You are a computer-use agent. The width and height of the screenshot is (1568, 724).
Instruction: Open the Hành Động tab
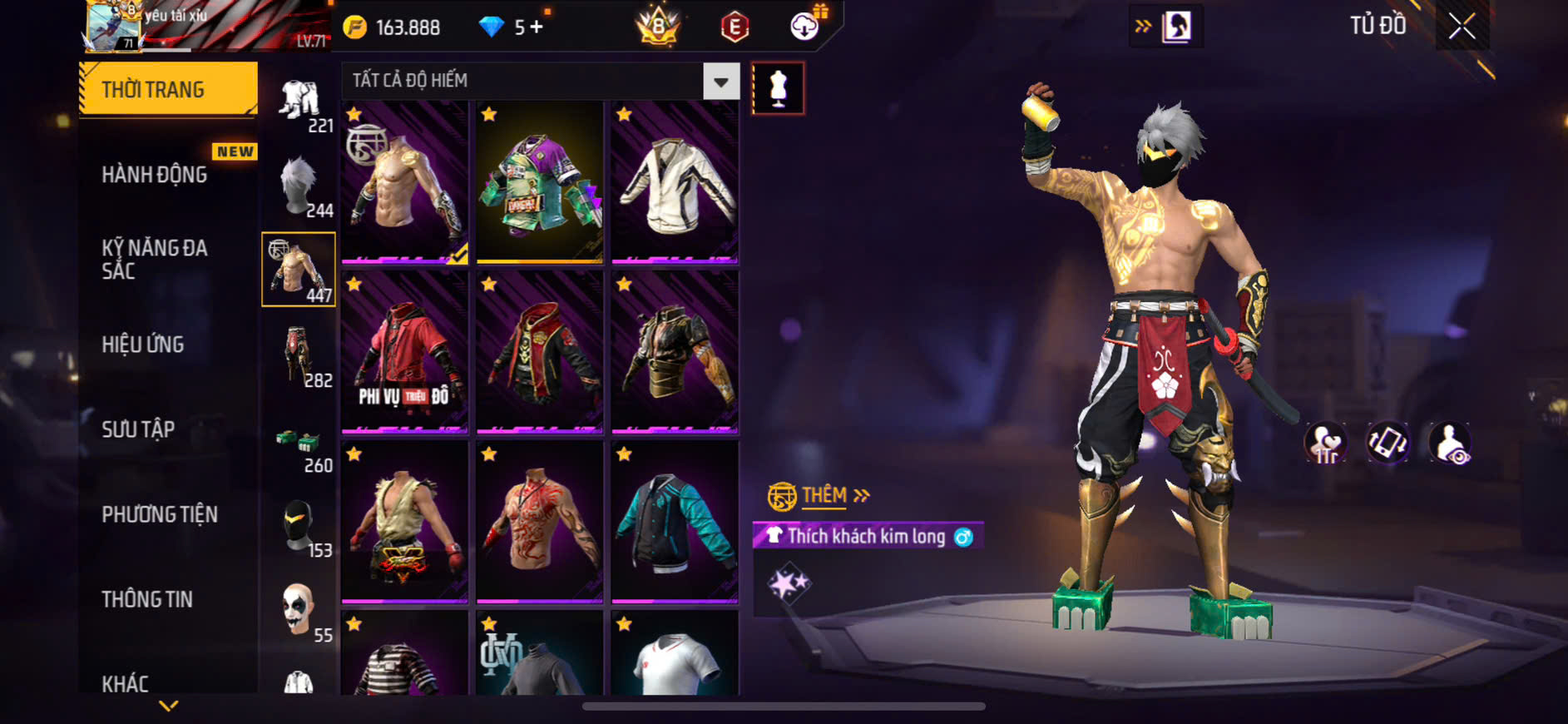pos(155,174)
